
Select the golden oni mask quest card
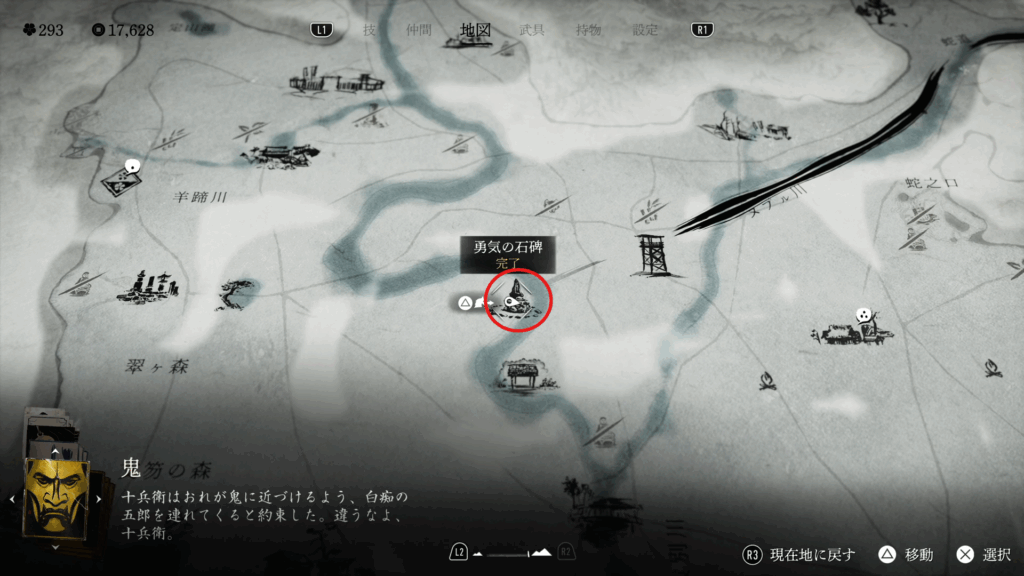[54, 495]
